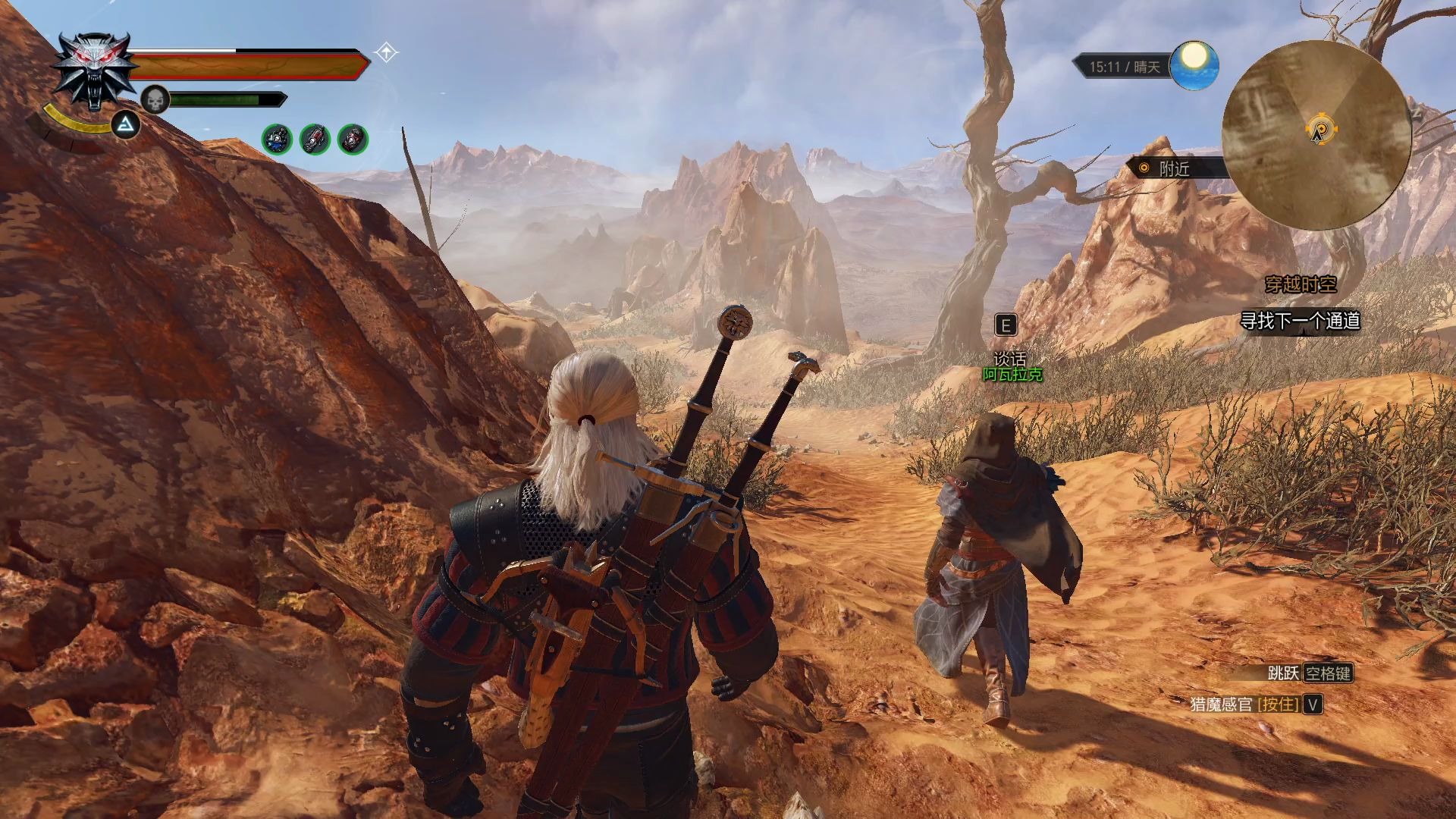Click the 附近 nearby objective tag

[1173, 168]
